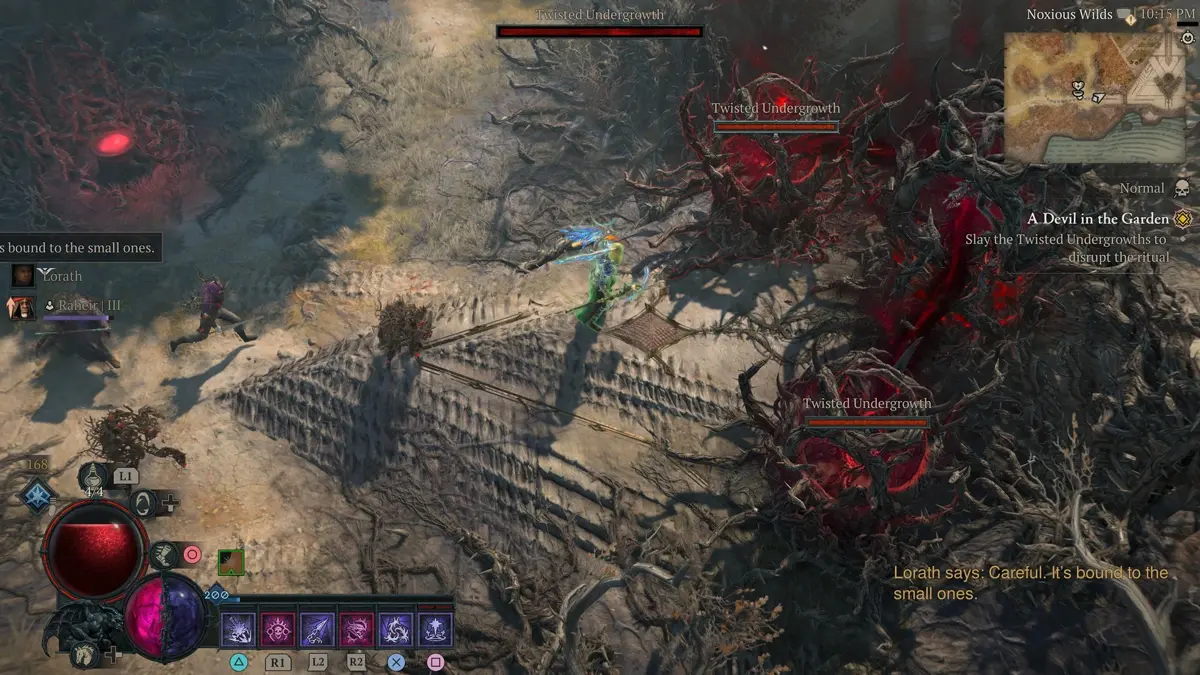Activate the red skull skill slot

pos(278,629)
